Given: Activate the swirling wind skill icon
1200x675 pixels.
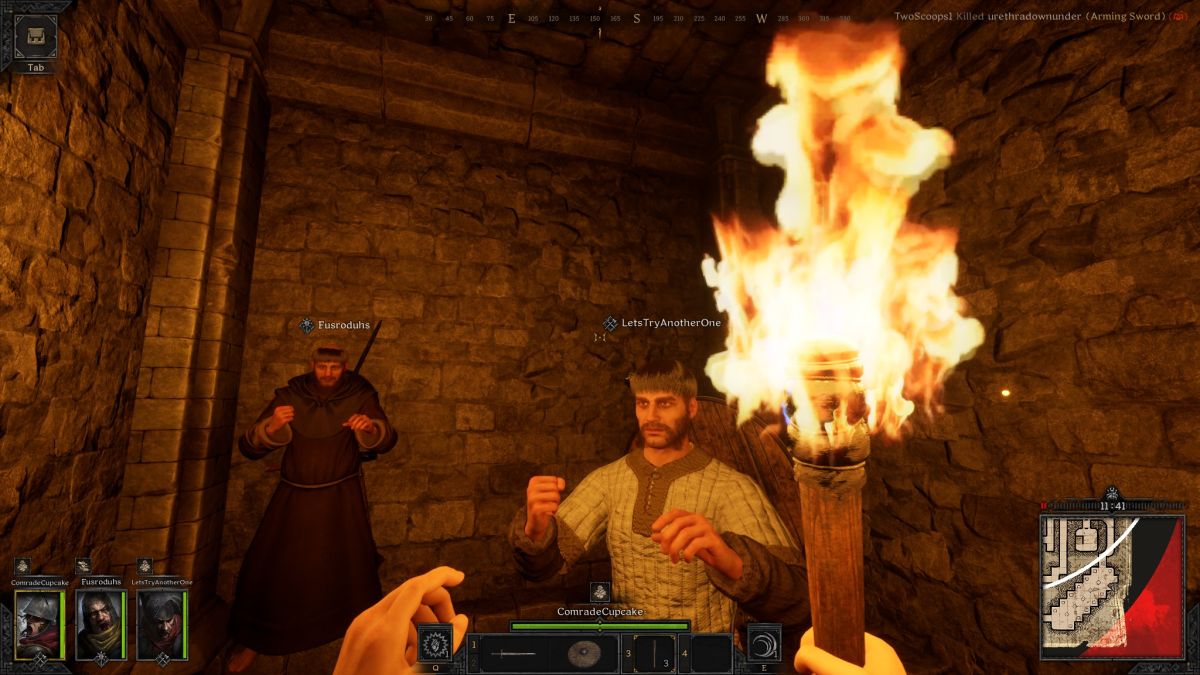Looking at the screenshot, I should [764, 642].
